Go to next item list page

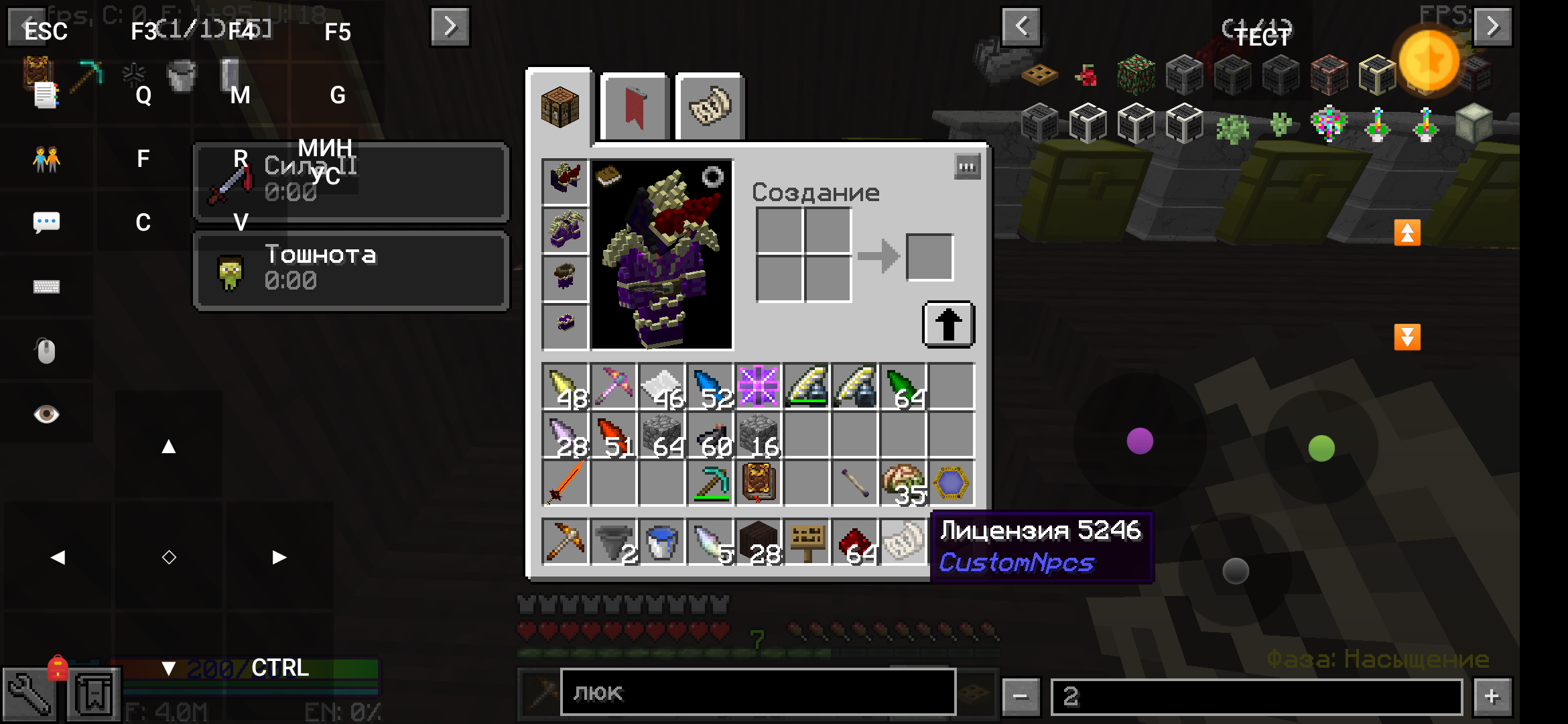pos(1492,27)
